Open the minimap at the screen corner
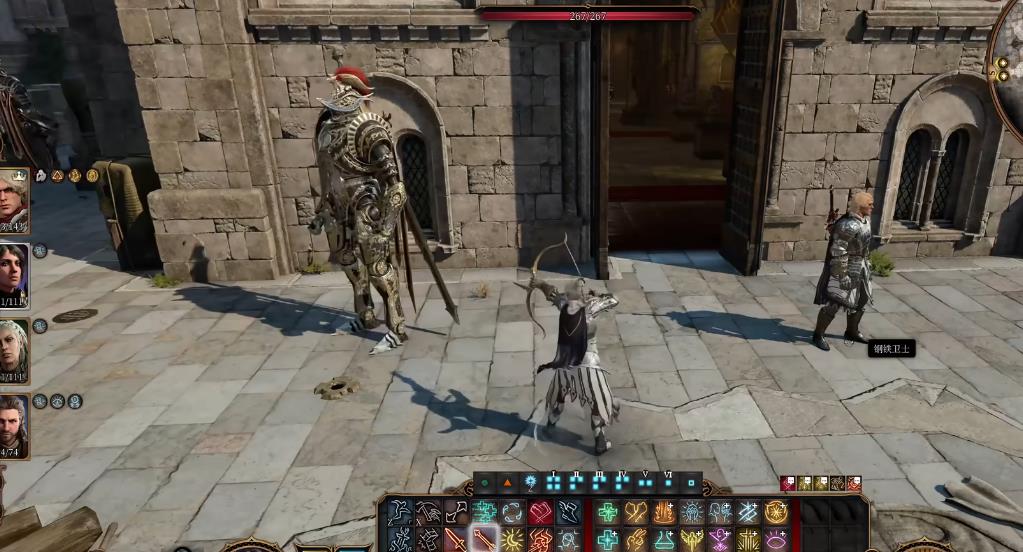1023x552 pixels. click(1008, 60)
